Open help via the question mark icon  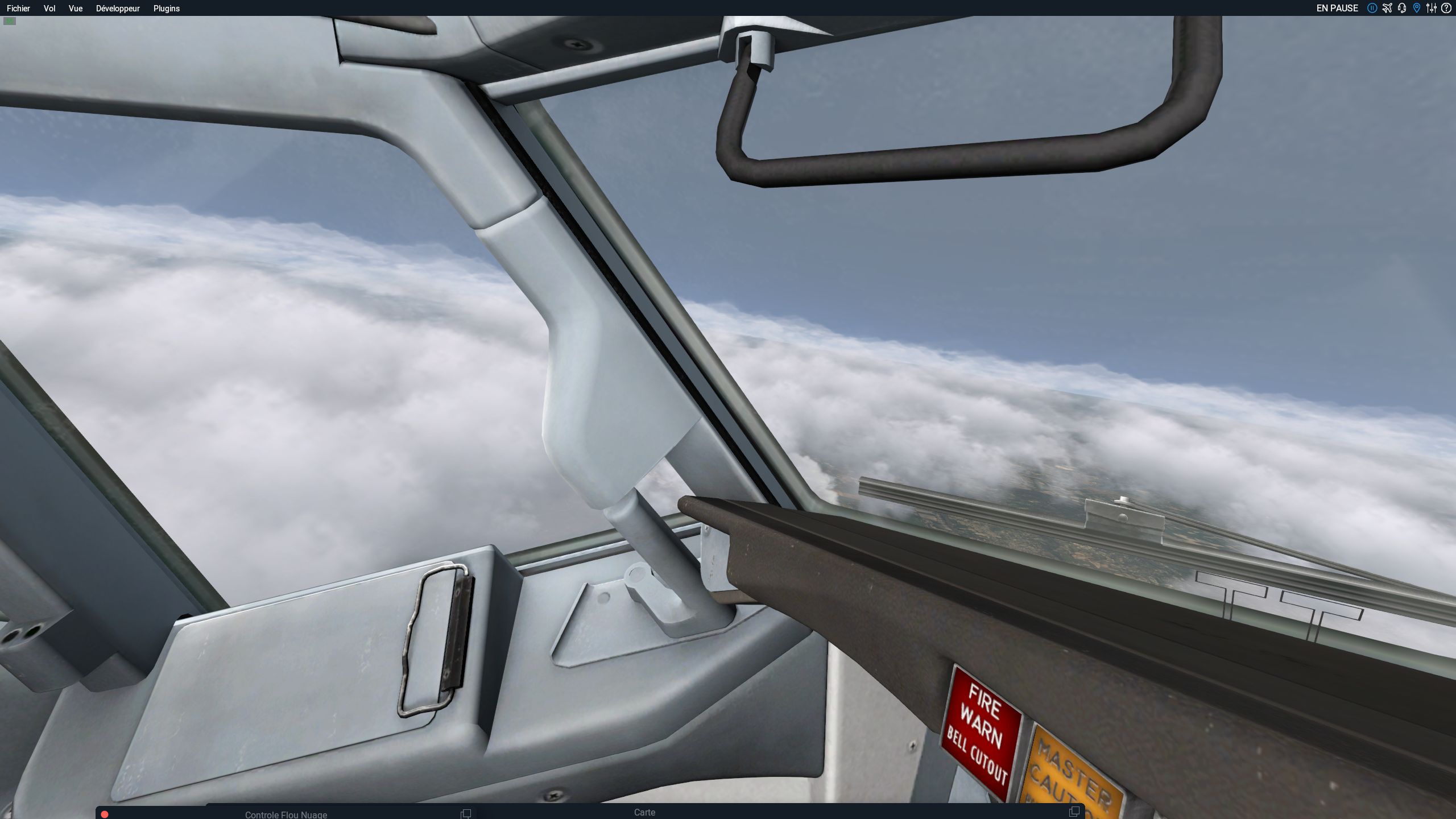[x=1446, y=8]
